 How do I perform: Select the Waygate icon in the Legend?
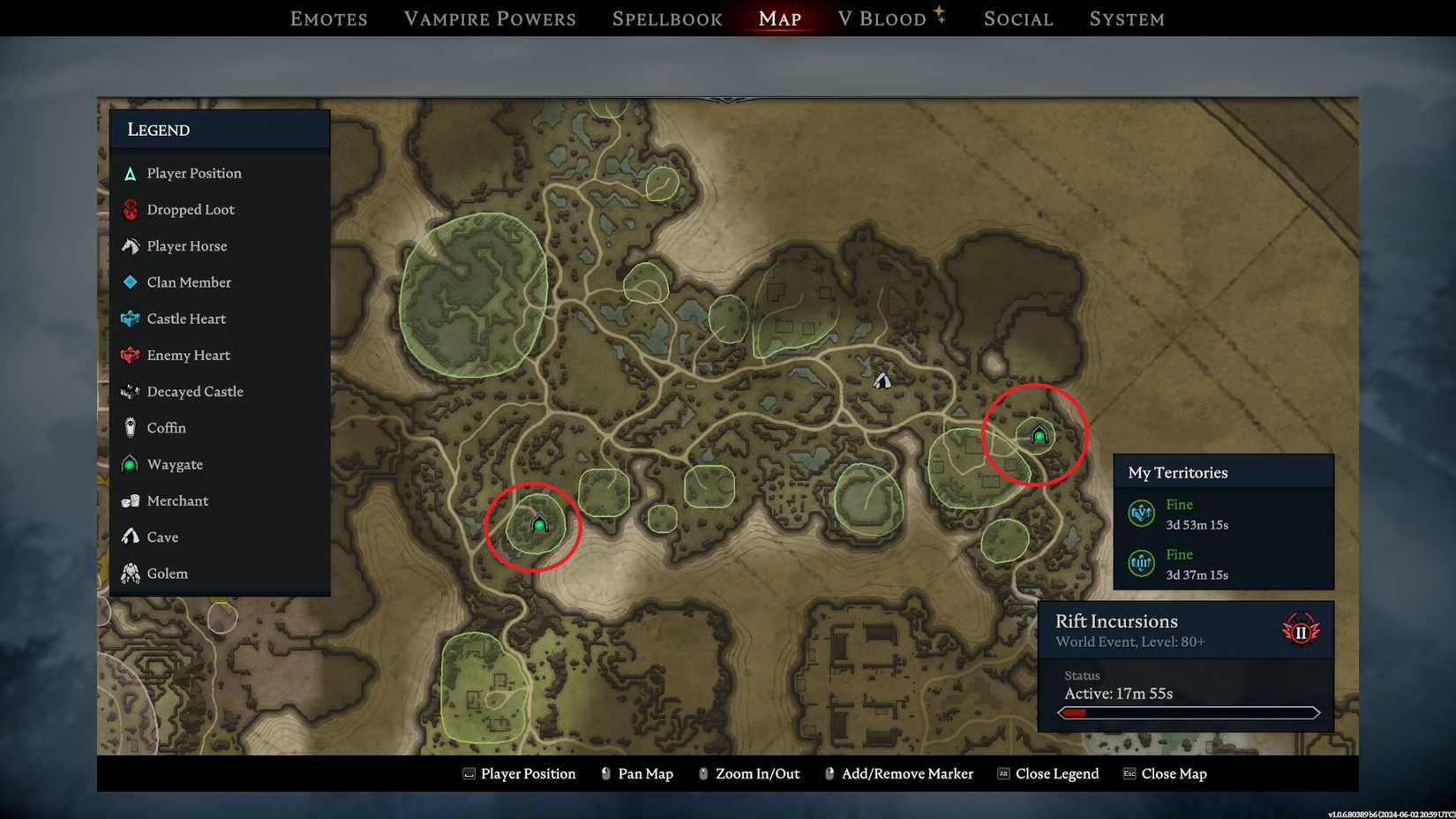[x=130, y=463]
